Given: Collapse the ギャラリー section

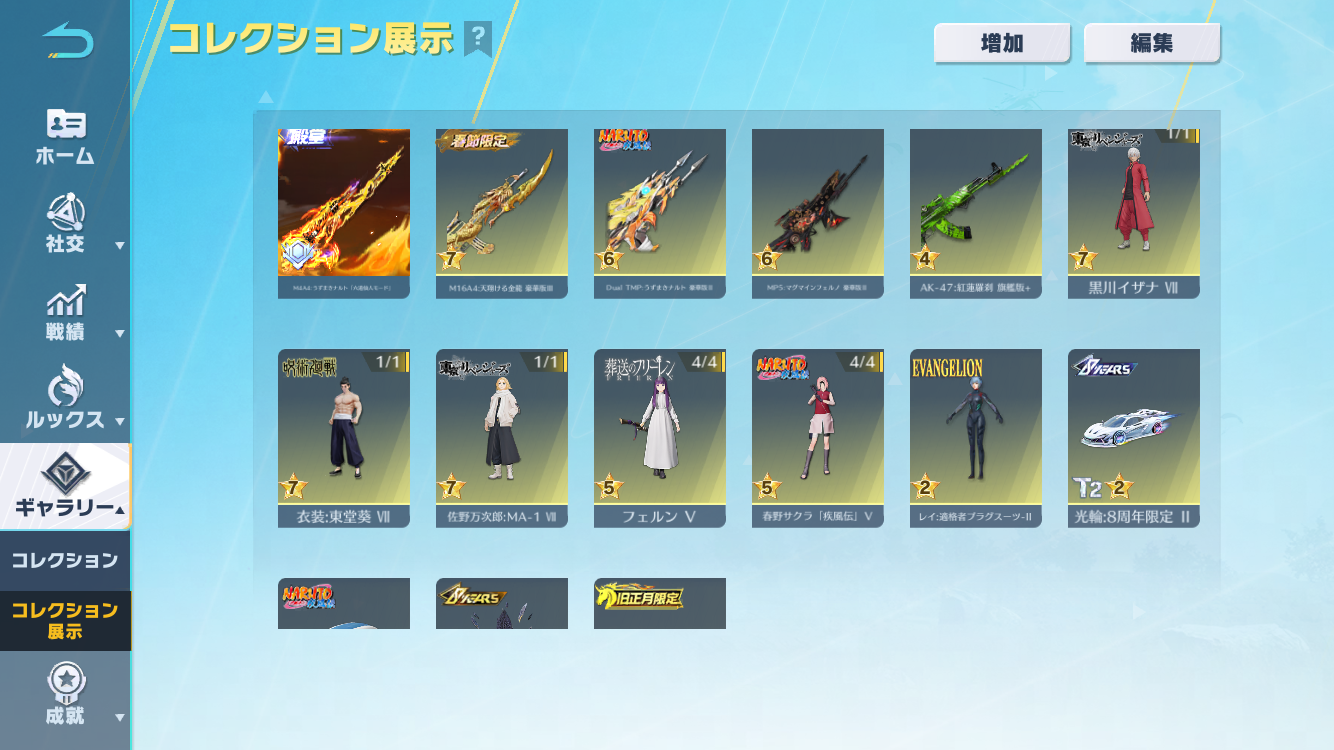Looking at the screenshot, I should pyautogui.click(x=65, y=487).
